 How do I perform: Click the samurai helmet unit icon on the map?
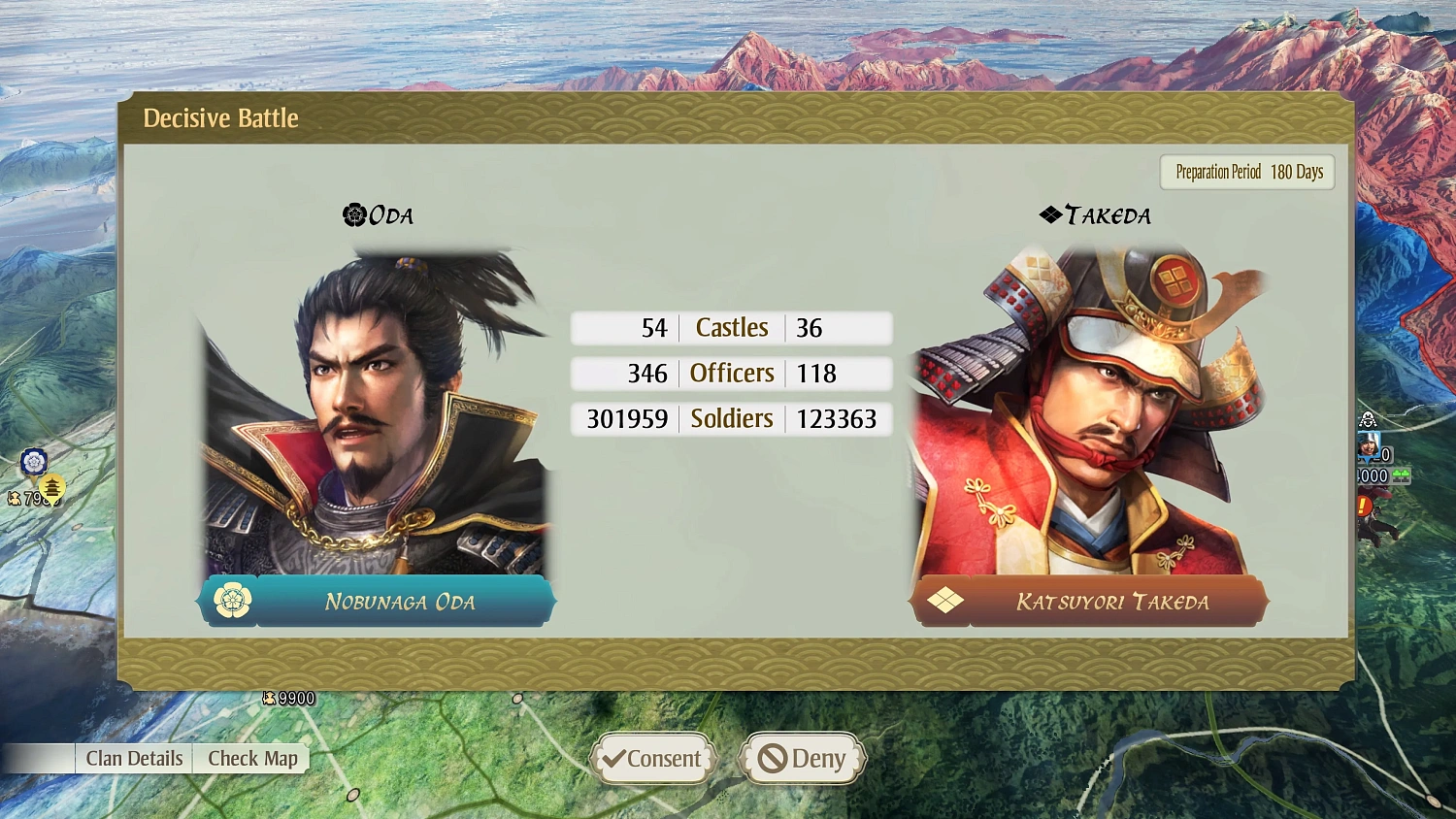point(1368,421)
